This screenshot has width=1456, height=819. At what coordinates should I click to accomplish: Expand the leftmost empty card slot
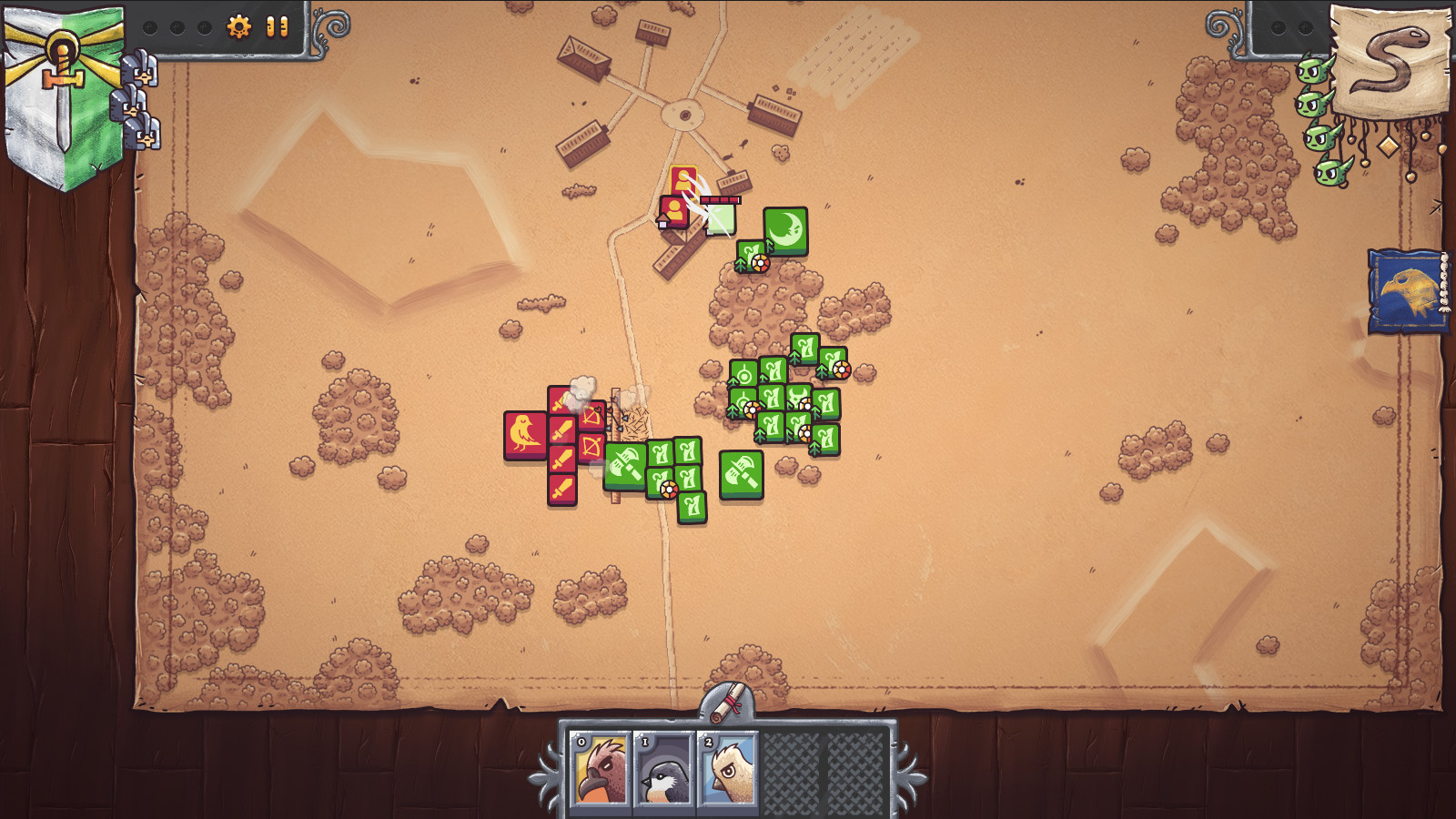792,769
